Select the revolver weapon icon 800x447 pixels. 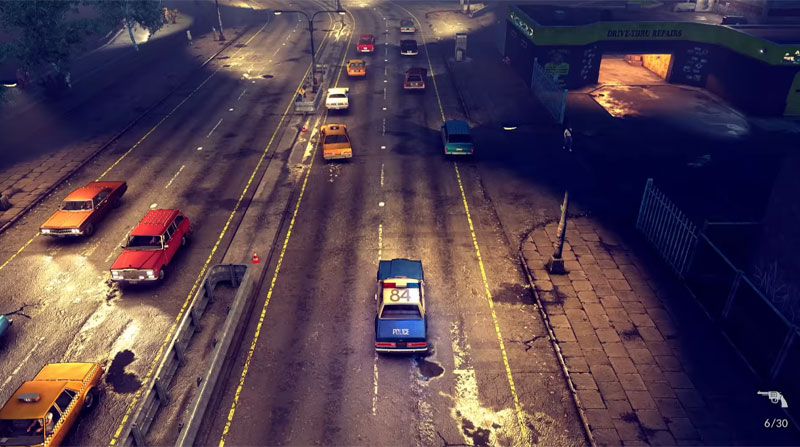(x=771, y=399)
